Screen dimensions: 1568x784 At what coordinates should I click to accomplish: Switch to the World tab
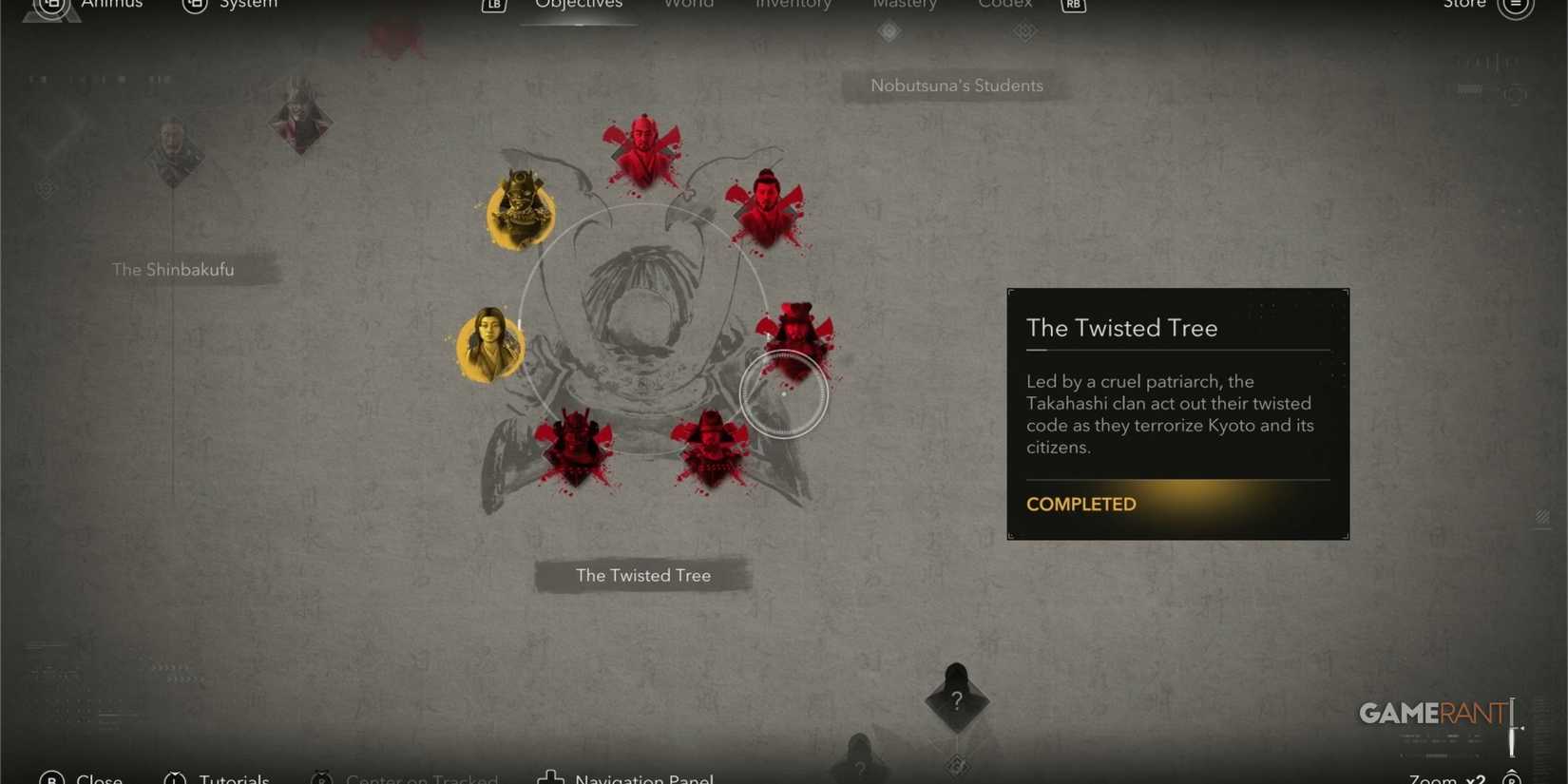[688, 5]
